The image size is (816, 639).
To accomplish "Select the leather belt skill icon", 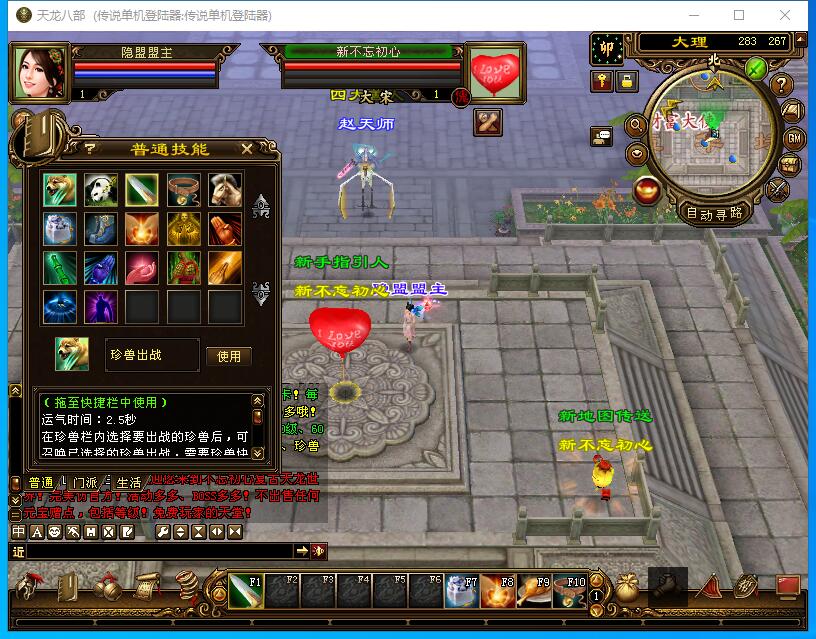I will tap(183, 188).
